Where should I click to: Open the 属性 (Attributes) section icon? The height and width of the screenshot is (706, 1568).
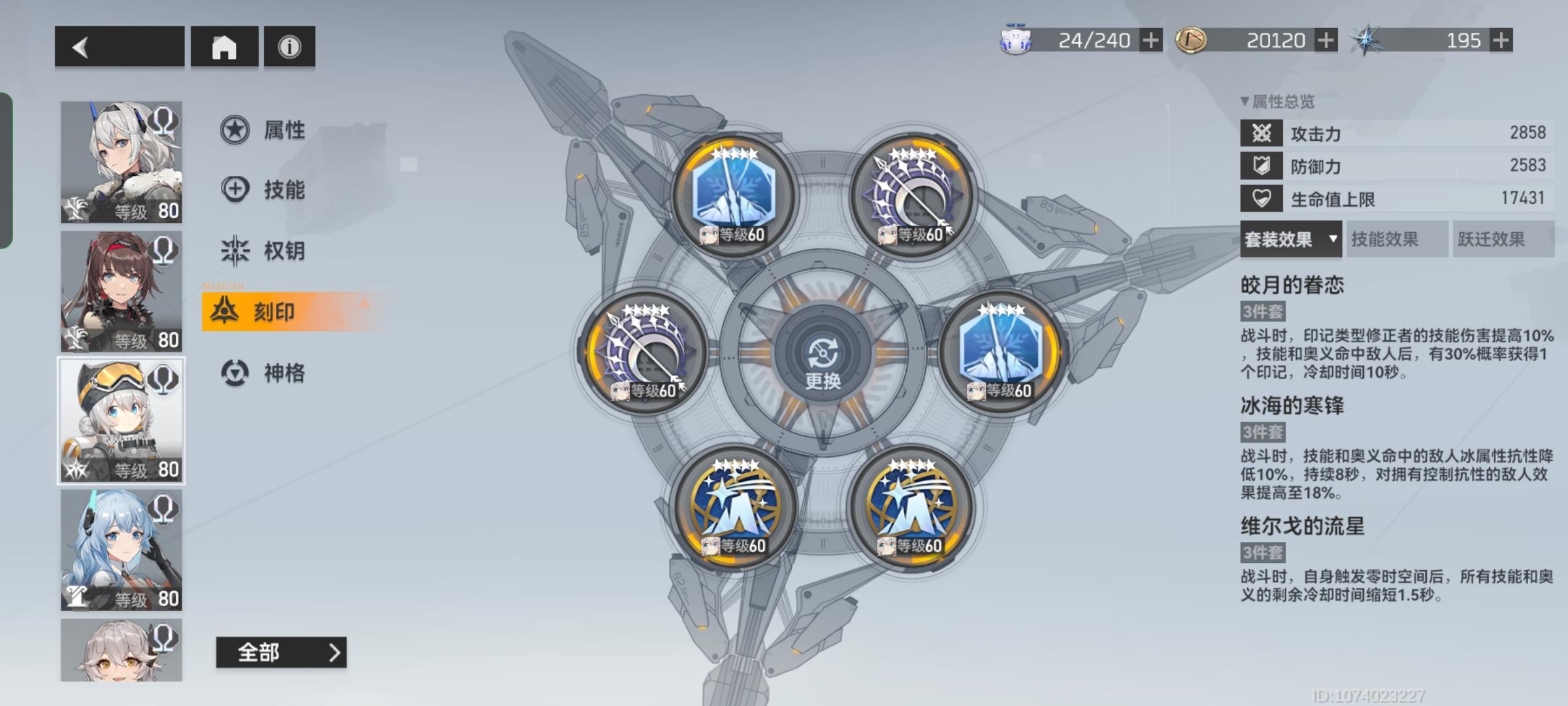pos(233,130)
